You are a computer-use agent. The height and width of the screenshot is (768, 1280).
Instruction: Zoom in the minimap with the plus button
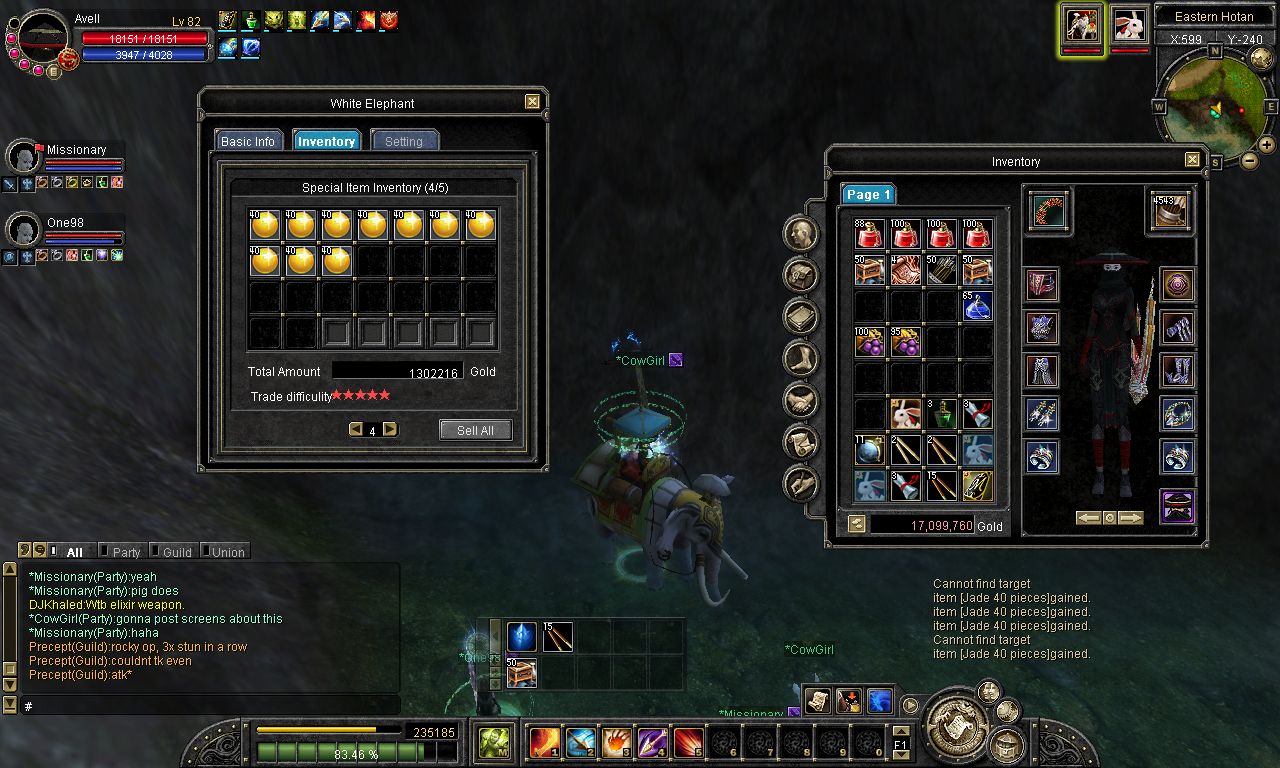click(1266, 145)
